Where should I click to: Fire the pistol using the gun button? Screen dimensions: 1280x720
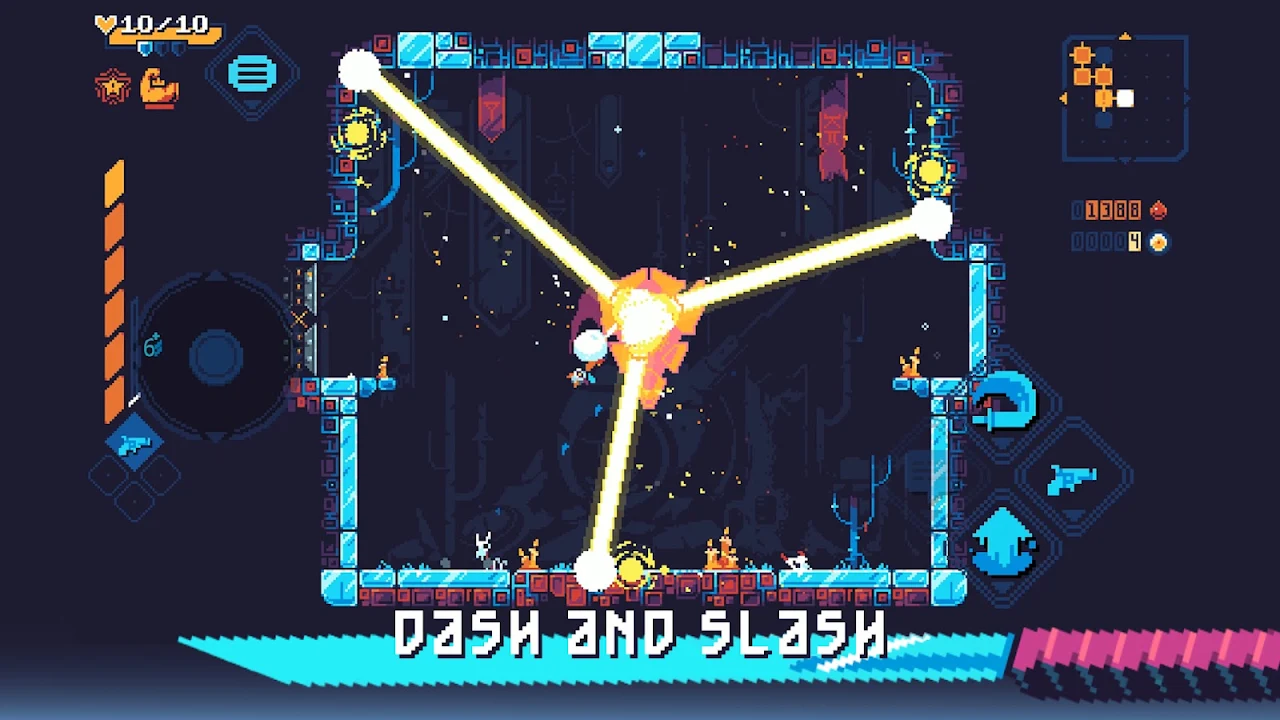pos(1071,478)
